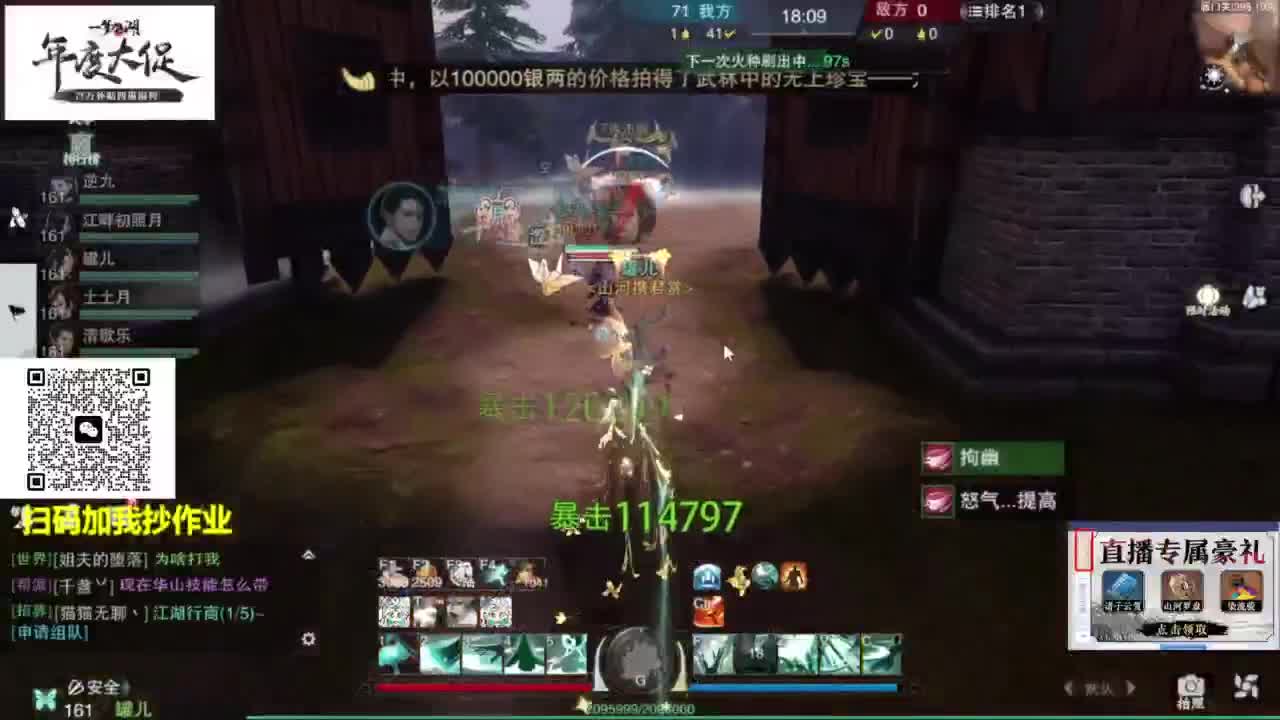Click the orange figure skill icon

tap(792, 577)
